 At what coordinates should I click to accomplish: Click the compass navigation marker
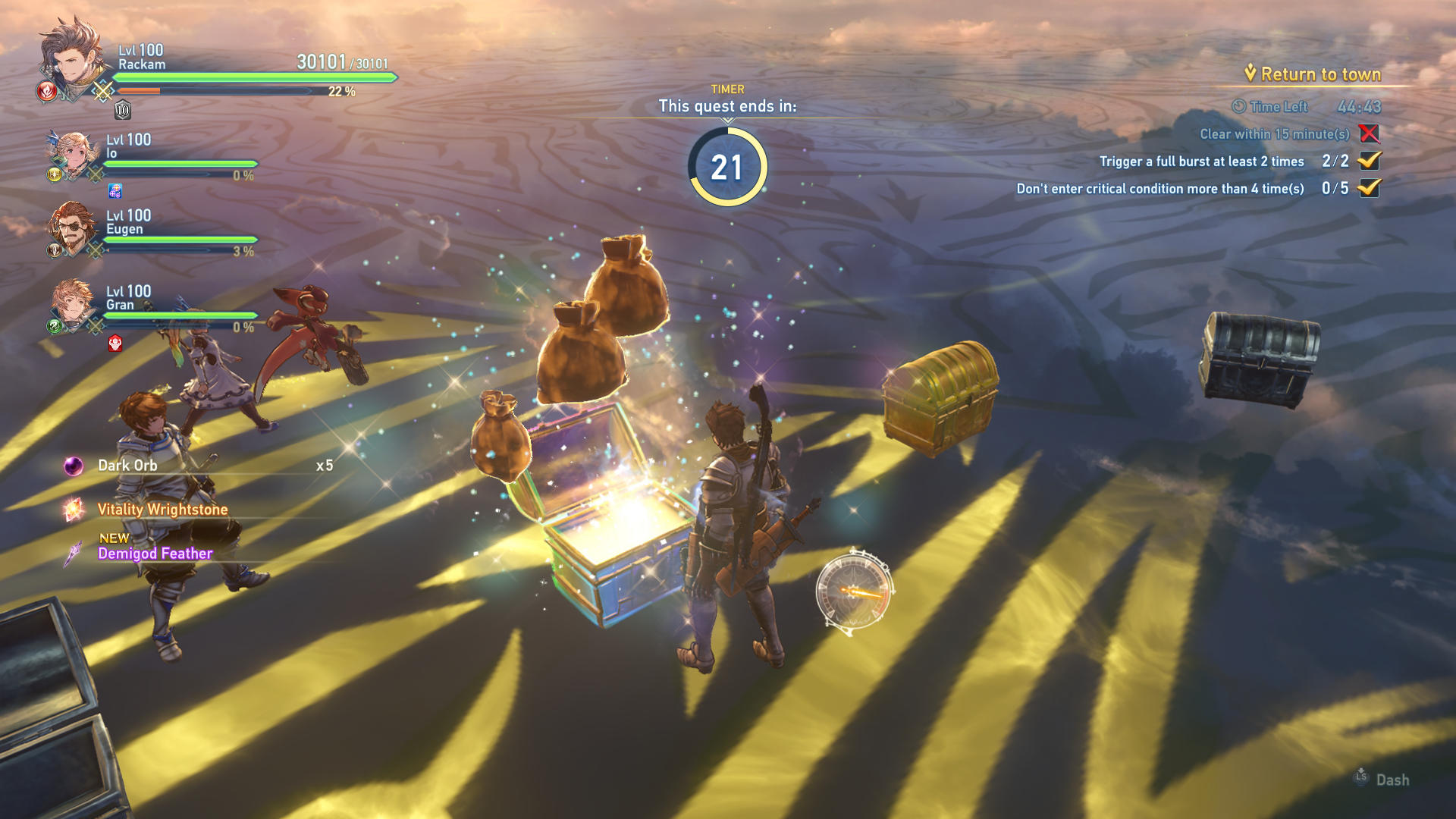[x=855, y=591]
